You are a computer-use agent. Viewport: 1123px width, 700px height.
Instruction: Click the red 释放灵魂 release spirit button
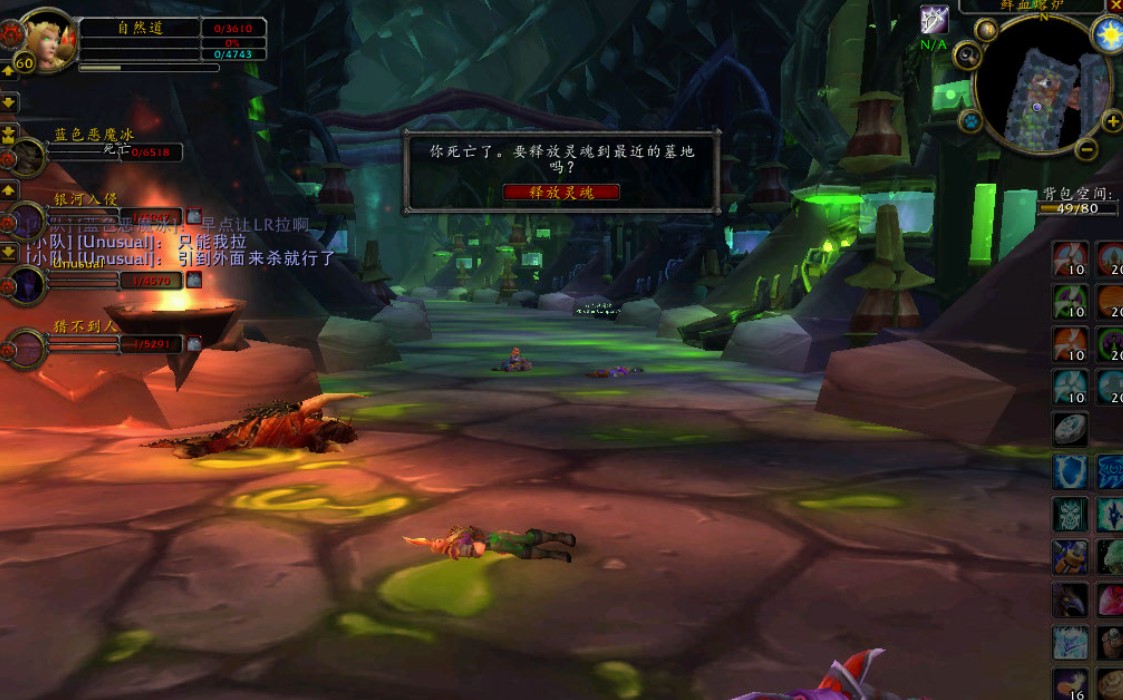pyautogui.click(x=561, y=192)
